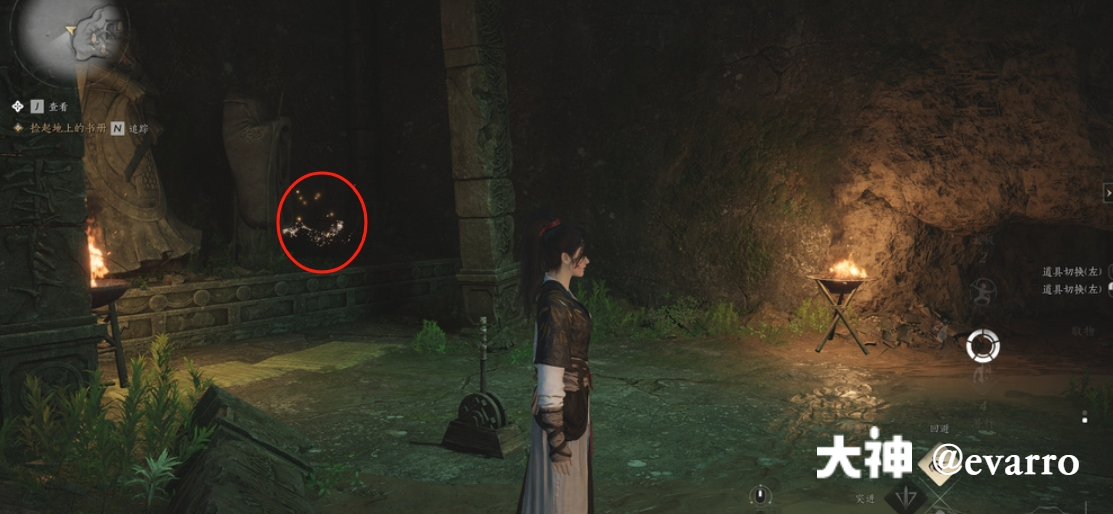The height and width of the screenshot is (514, 1113).
Task: Activate the archer stance skill icon
Action: [x=983, y=293]
